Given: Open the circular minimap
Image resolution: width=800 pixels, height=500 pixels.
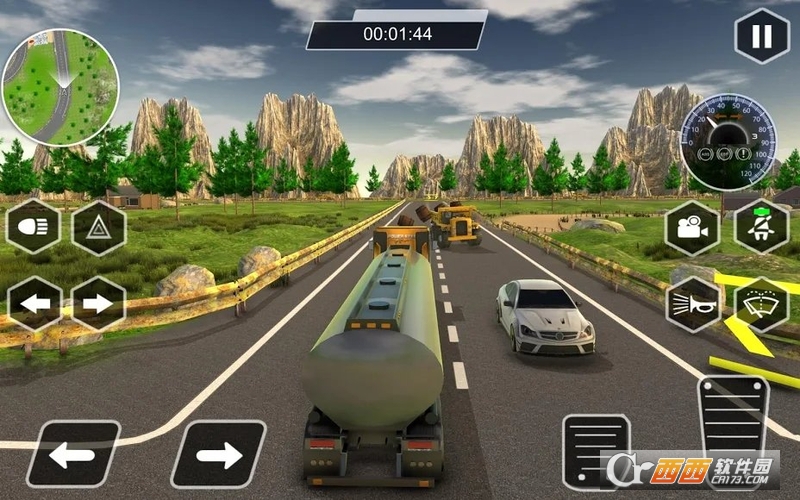Looking at the screenshot, I should coord(60,88).
